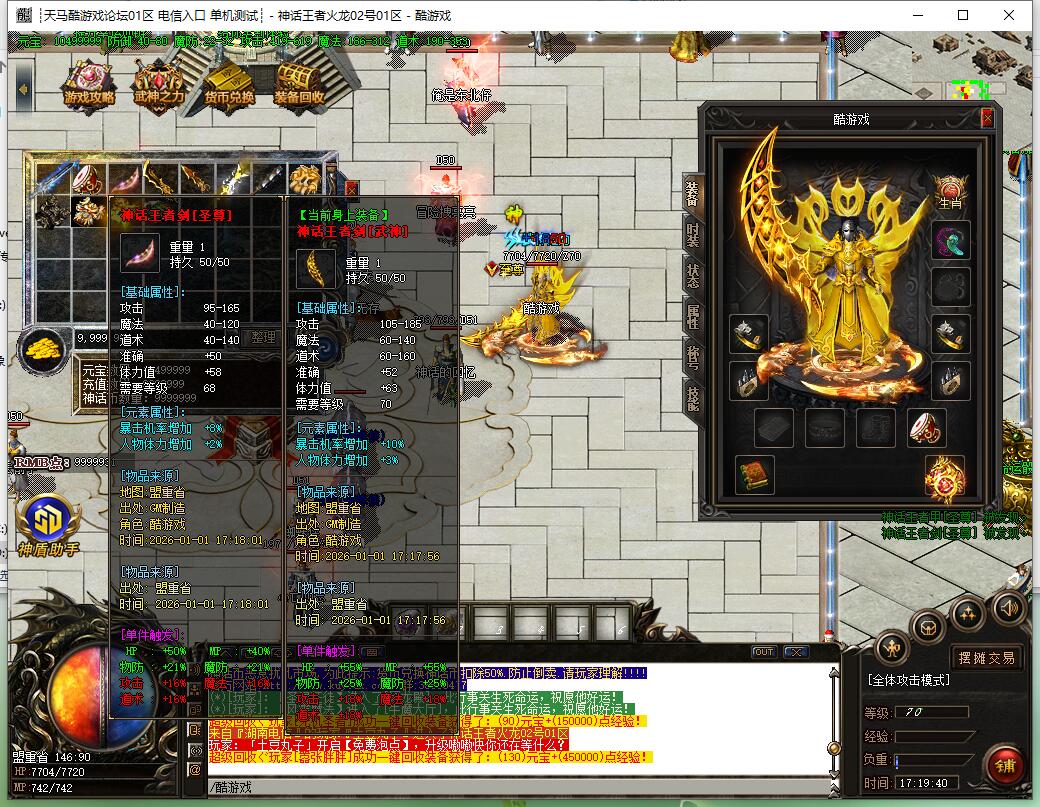
Task: Open 摆摊交易 stall trading
Action: [986, 657]
